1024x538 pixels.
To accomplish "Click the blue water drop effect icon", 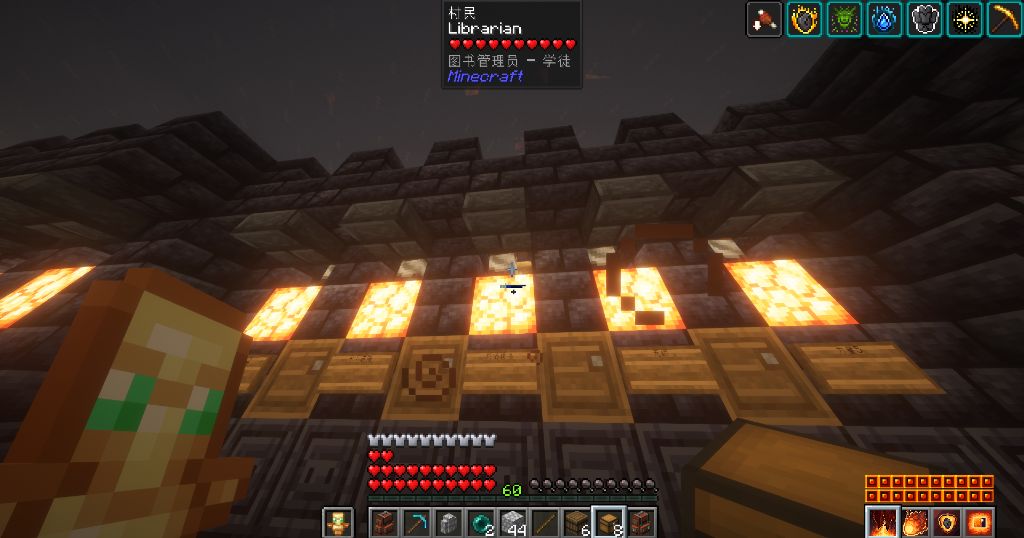I will 884,19.
